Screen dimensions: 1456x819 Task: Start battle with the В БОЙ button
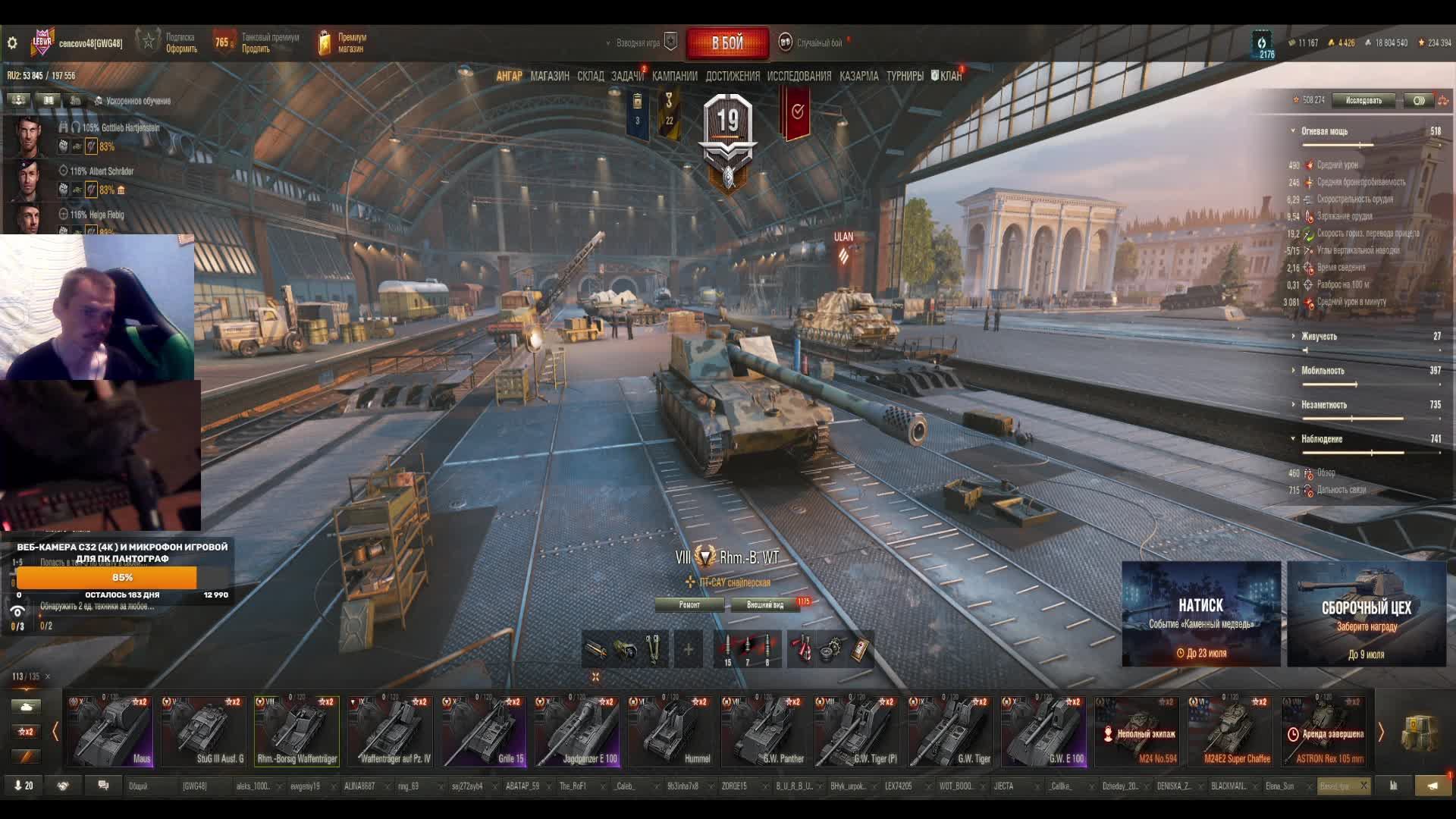click(727, 43)
